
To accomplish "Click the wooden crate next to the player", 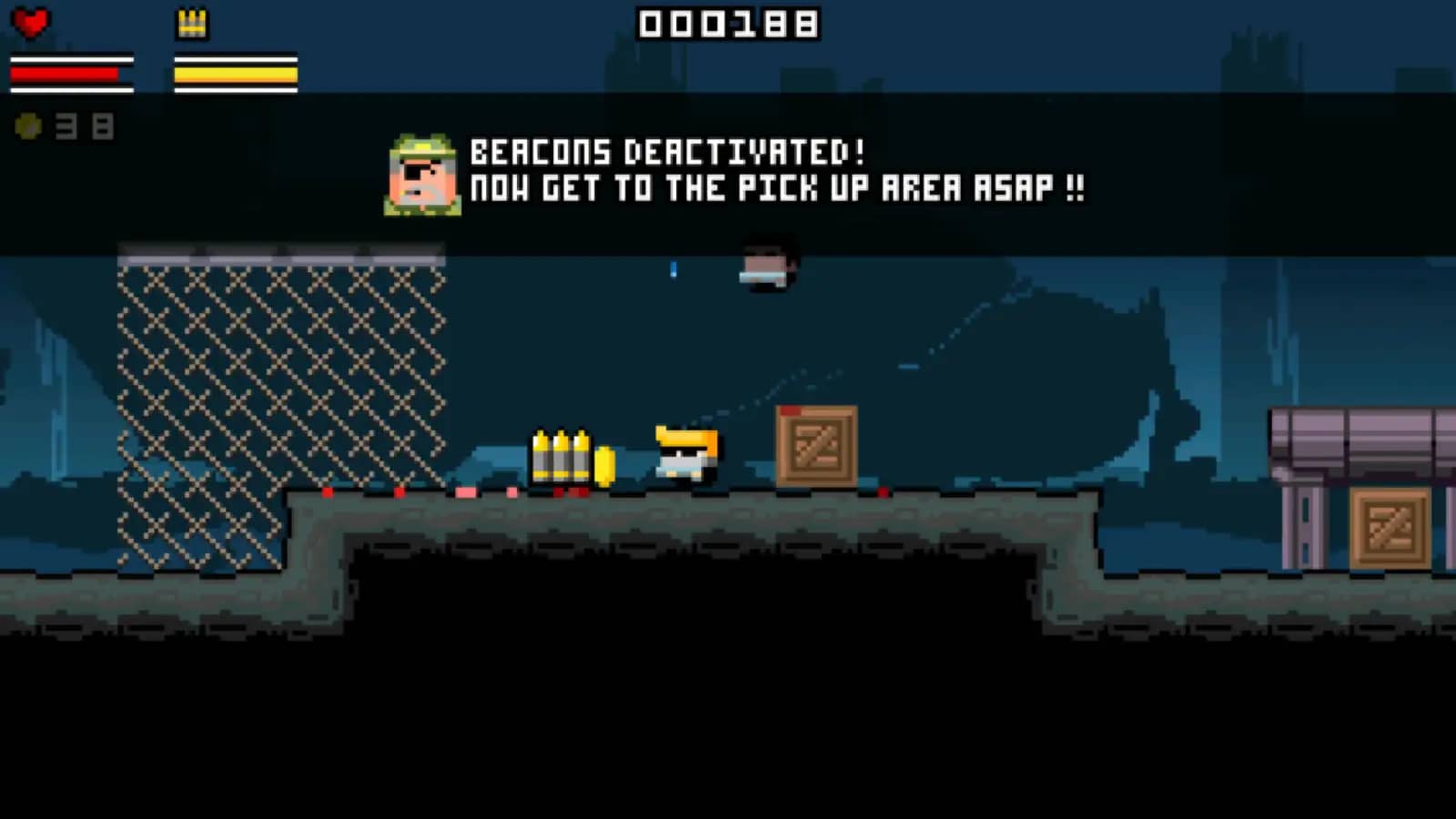I will [x=814, y=446].
